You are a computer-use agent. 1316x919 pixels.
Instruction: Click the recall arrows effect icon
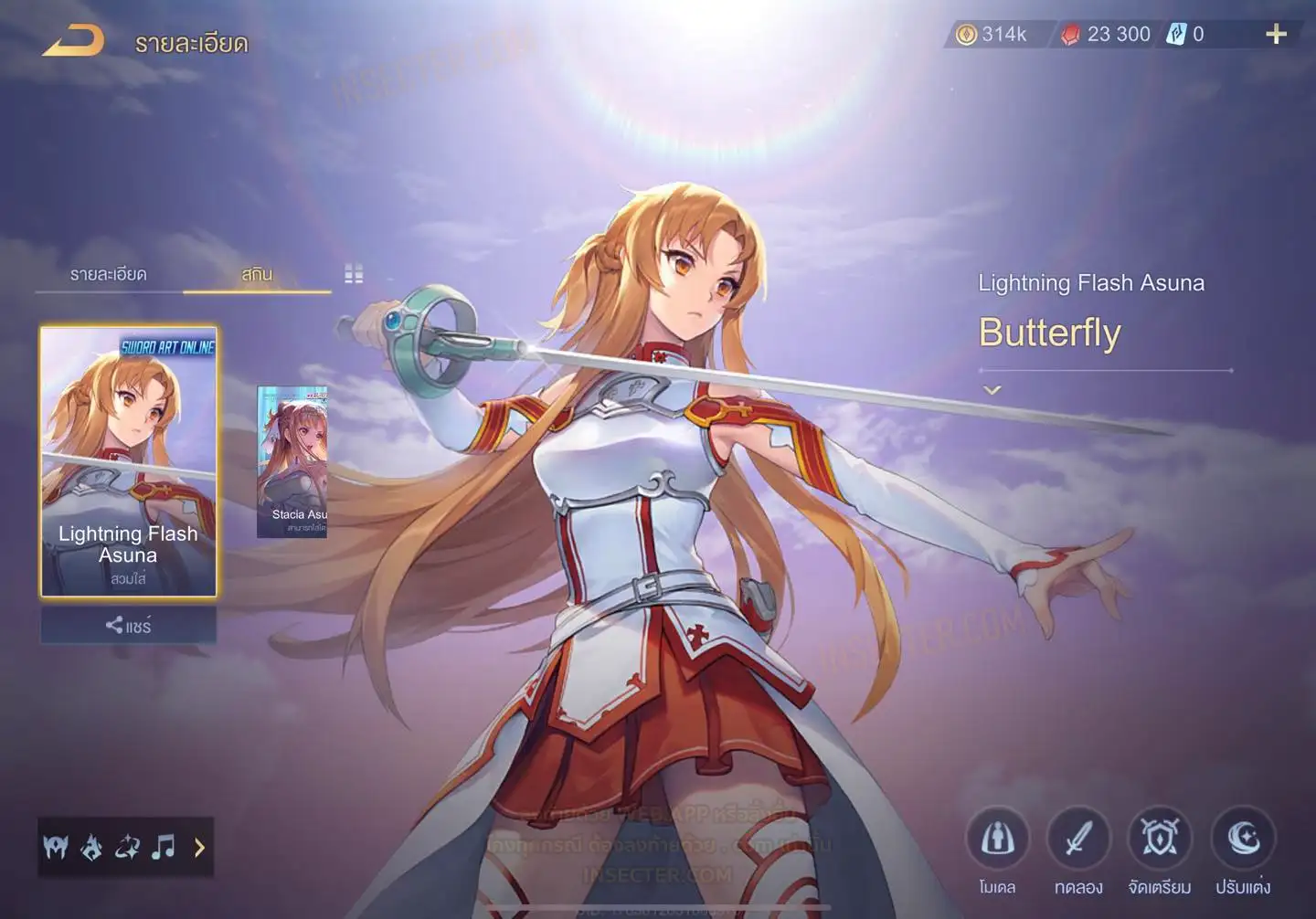[127, 848]
